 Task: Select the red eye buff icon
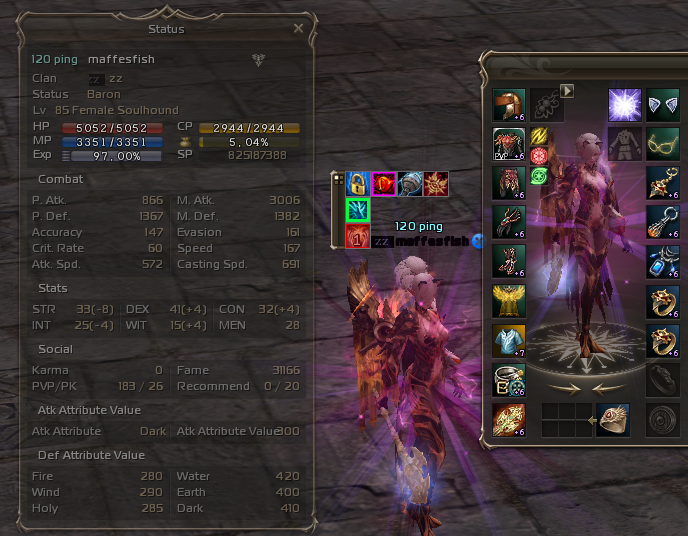pos(383,184)
